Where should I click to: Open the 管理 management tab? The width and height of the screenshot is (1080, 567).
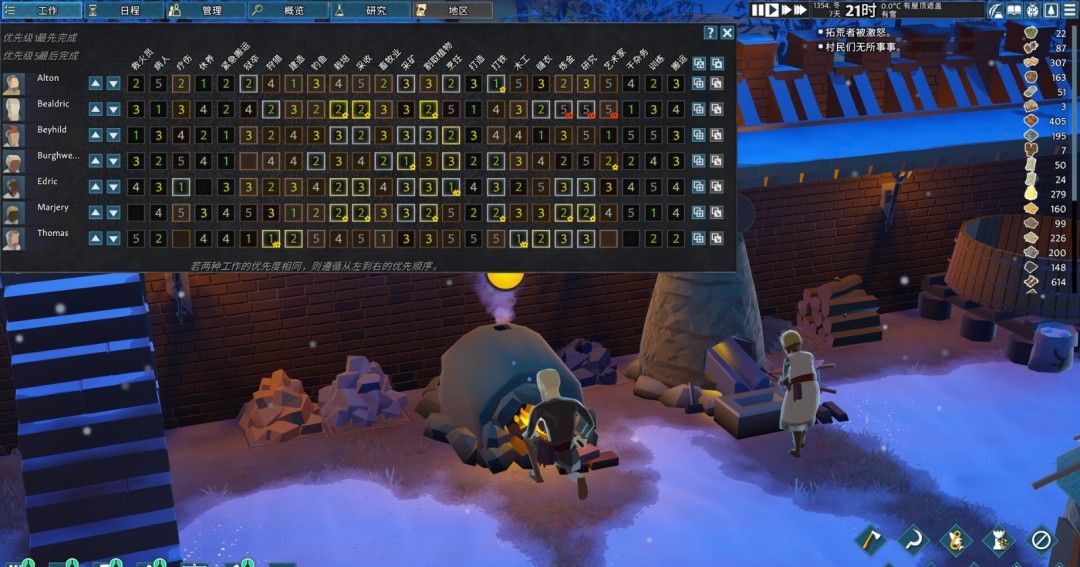pyautogui.click(x=205, y=10)
